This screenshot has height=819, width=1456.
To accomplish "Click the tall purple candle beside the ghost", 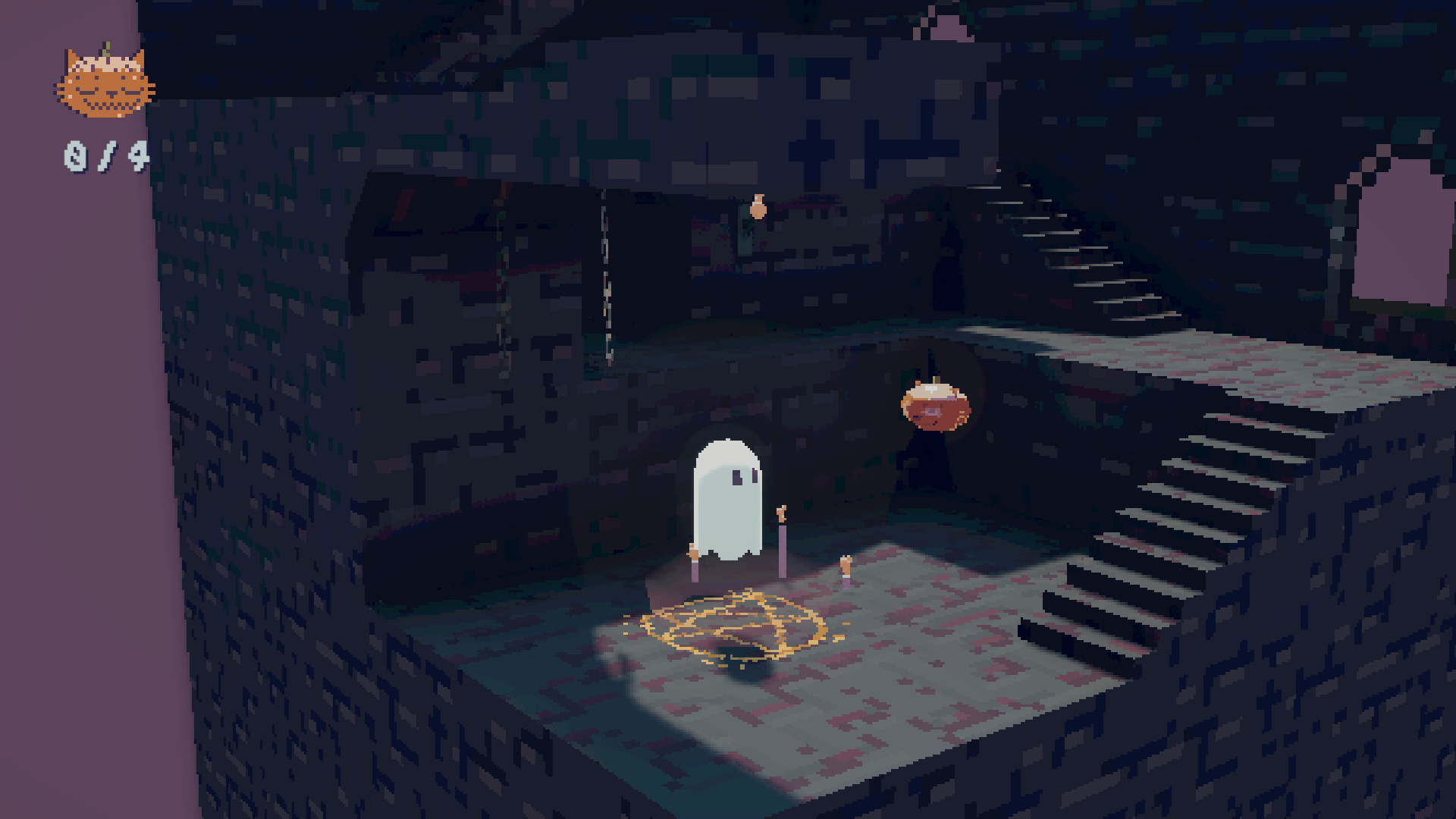I will pos(782,546).
